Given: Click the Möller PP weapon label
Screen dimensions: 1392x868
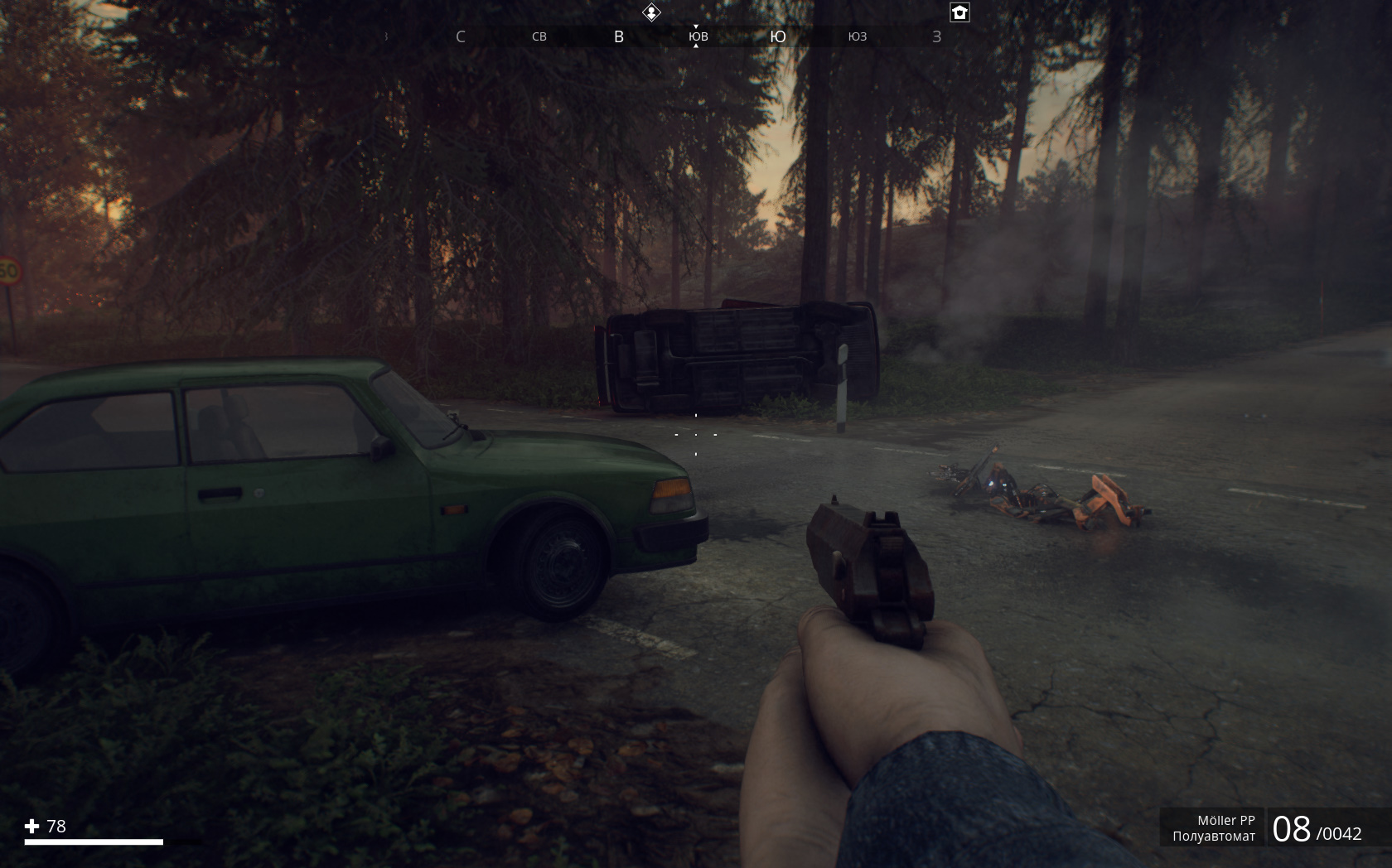Looking at the screenshot, I should 1225,820.
